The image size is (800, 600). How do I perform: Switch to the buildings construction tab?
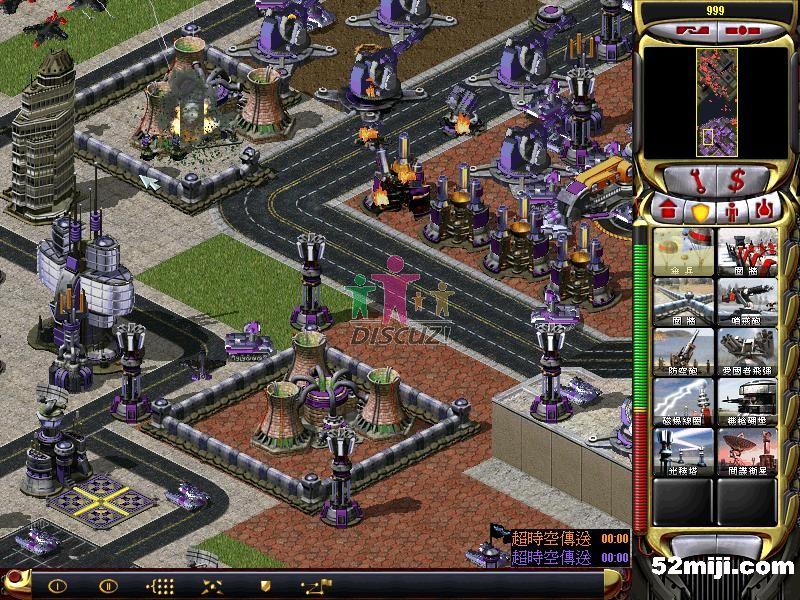[x=666, y=211]
